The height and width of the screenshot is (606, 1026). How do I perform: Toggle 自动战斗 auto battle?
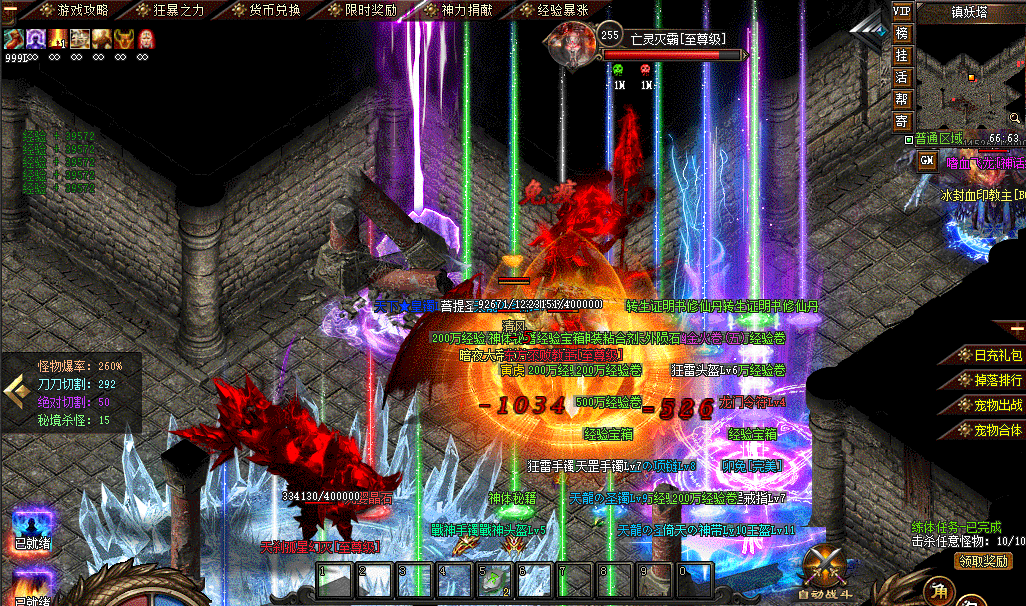[829, 574]
